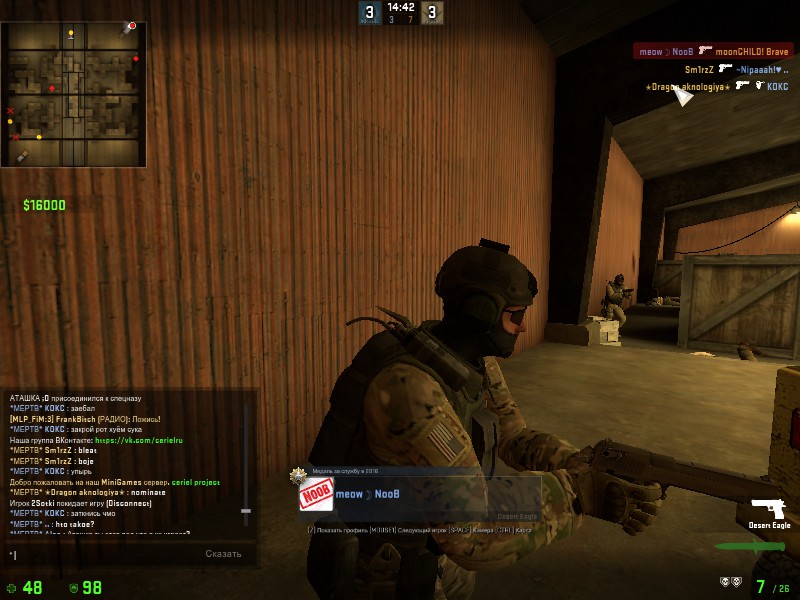Select the Desert Eagle weapon icon

click(770, 506)
